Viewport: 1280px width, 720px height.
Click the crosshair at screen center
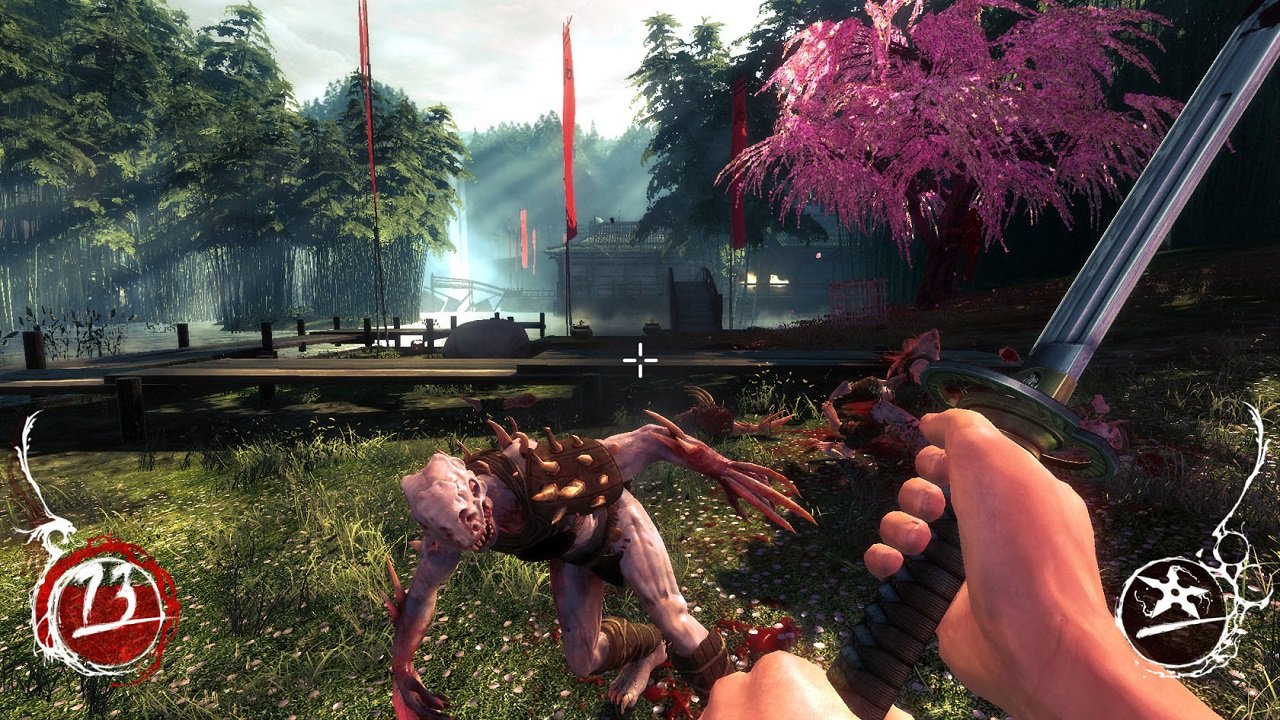click(x=639, y=361)
